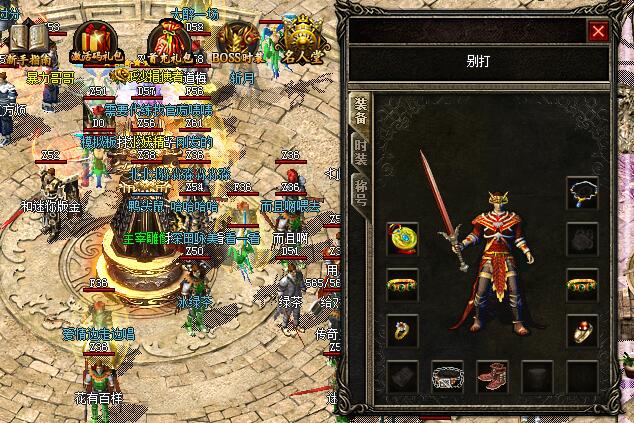Select the red boots slot
Screen dimensions: 634x423
pos(492,376)
